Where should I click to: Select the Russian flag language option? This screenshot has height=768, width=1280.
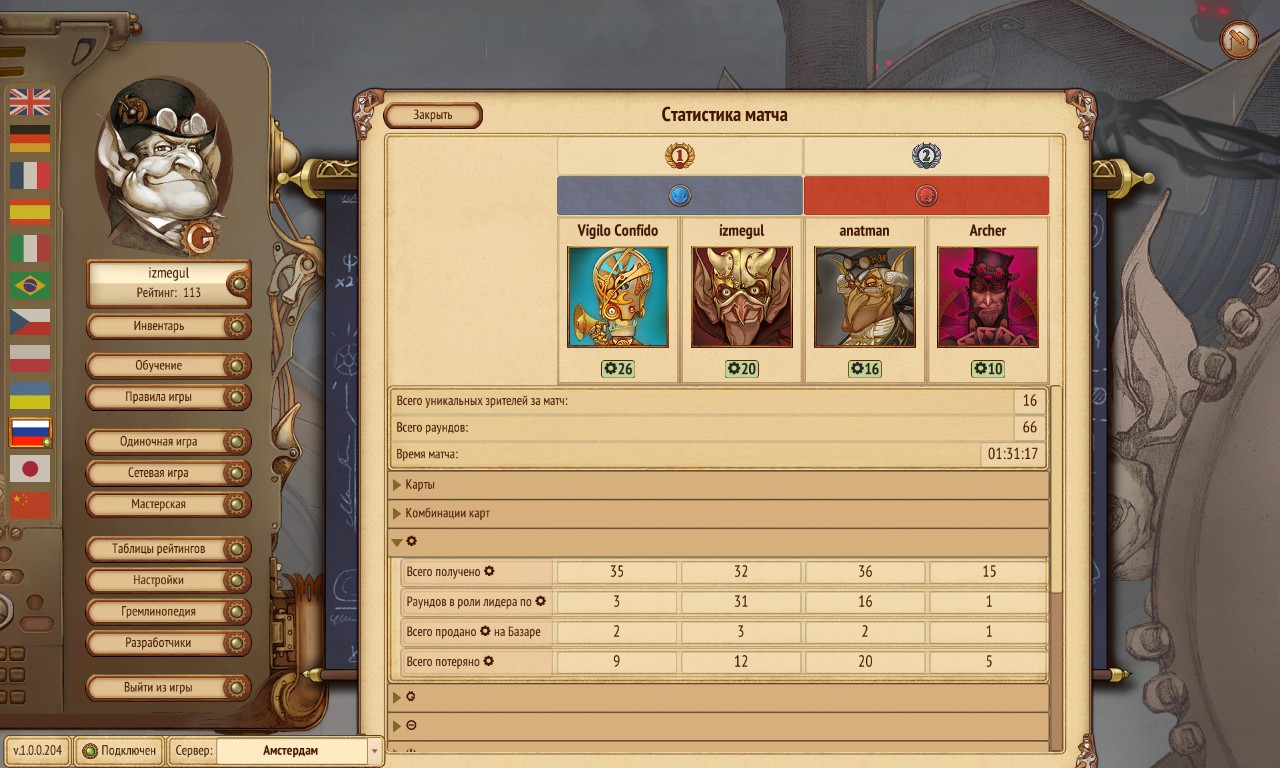29,432
